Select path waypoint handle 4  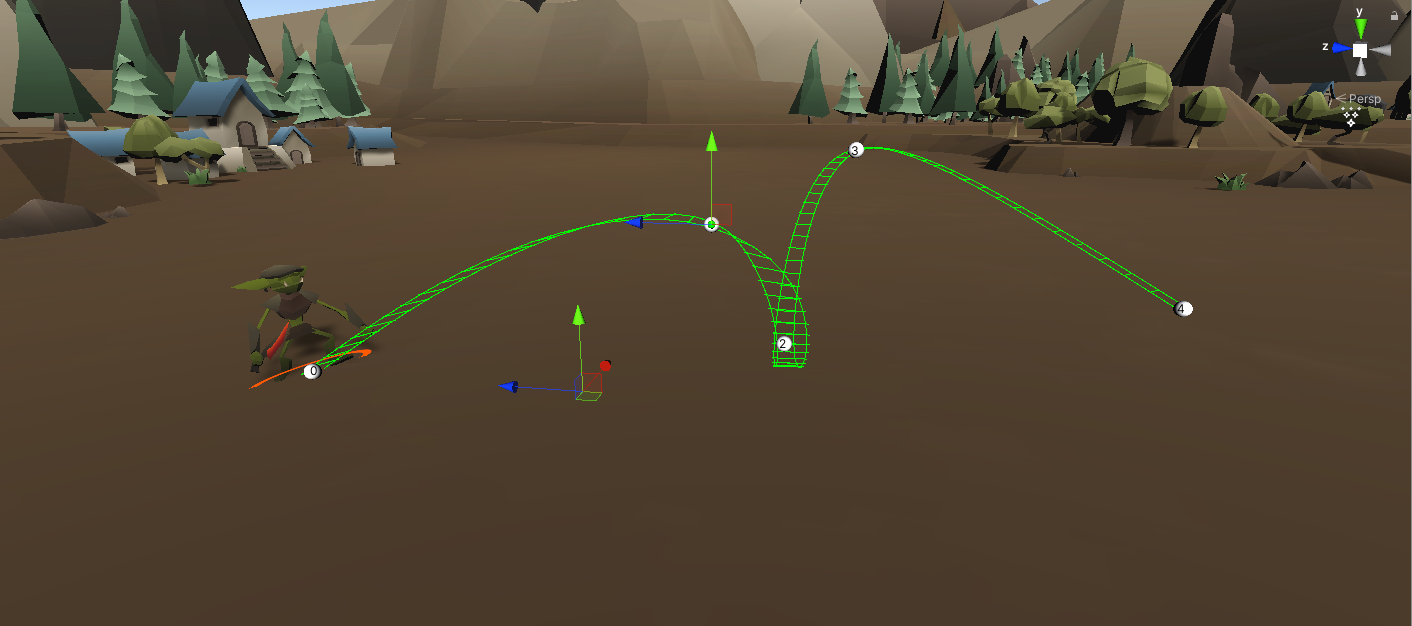pyautogui.click(x=1182, y=309)
